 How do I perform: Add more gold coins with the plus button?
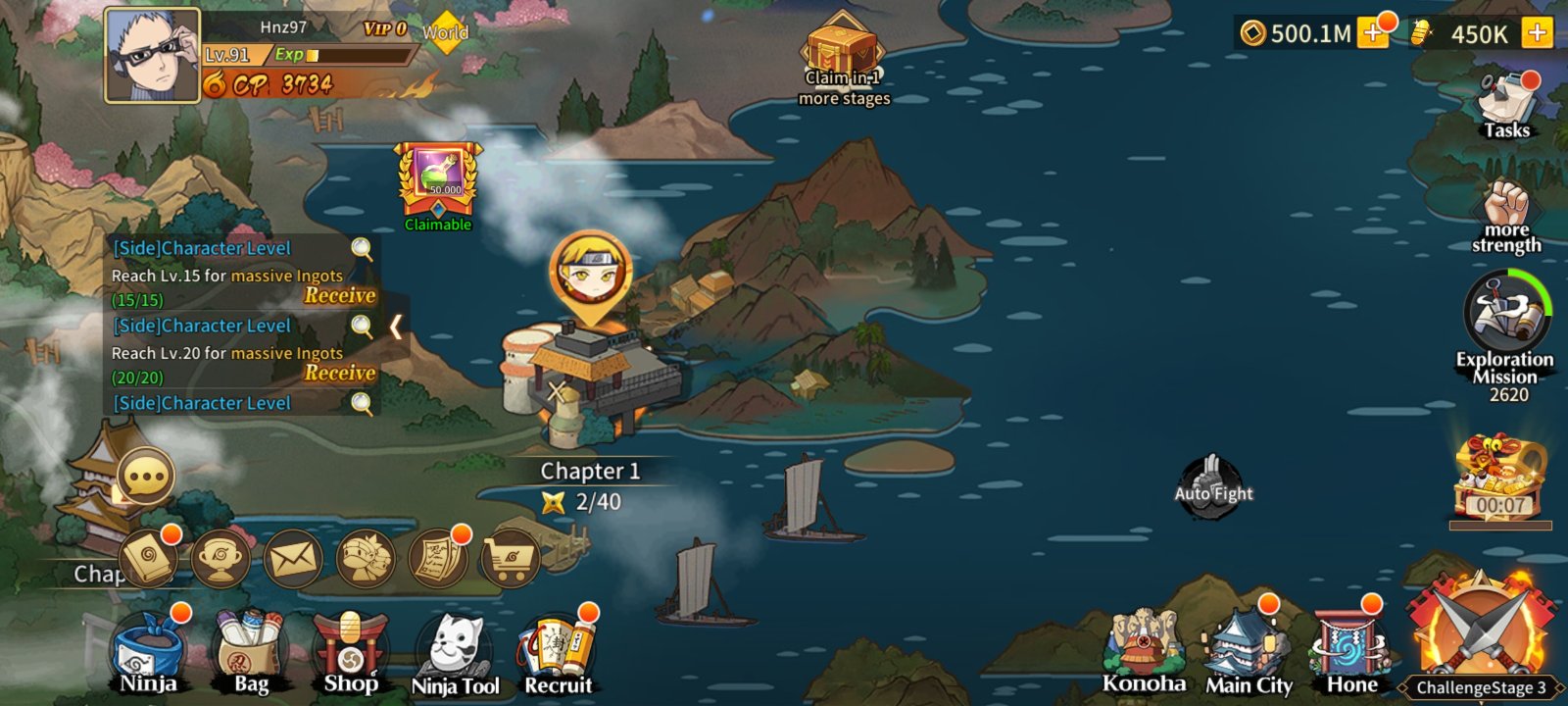(x=1374, y=33)
